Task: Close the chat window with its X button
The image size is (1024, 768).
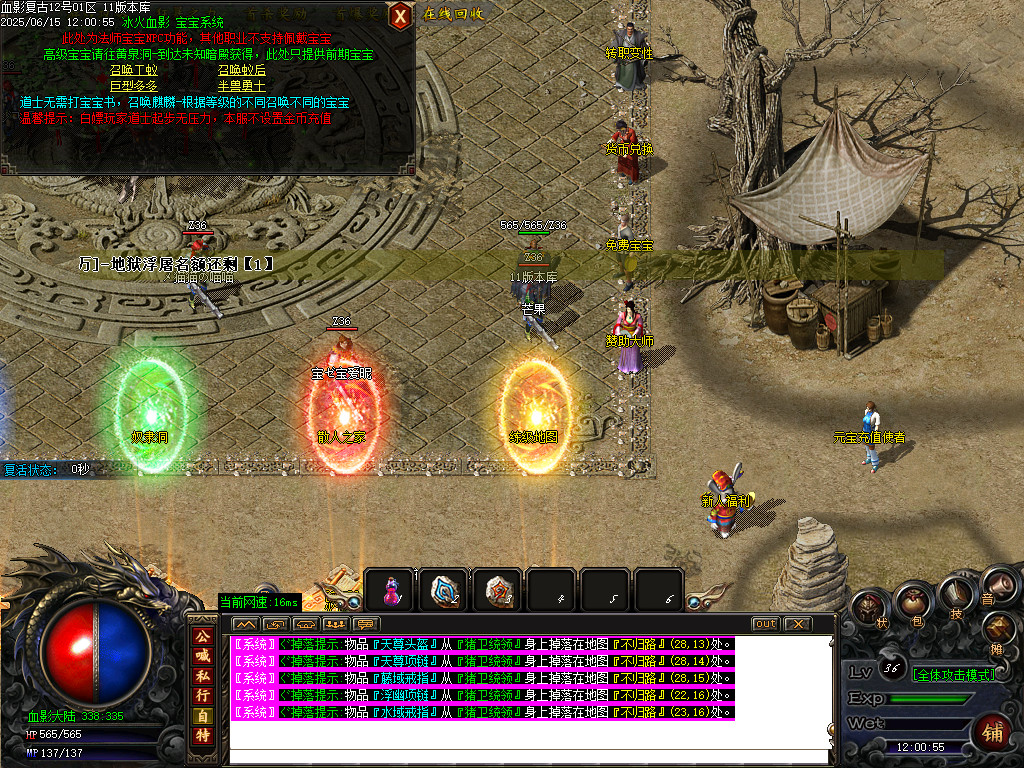Action: 796,624
